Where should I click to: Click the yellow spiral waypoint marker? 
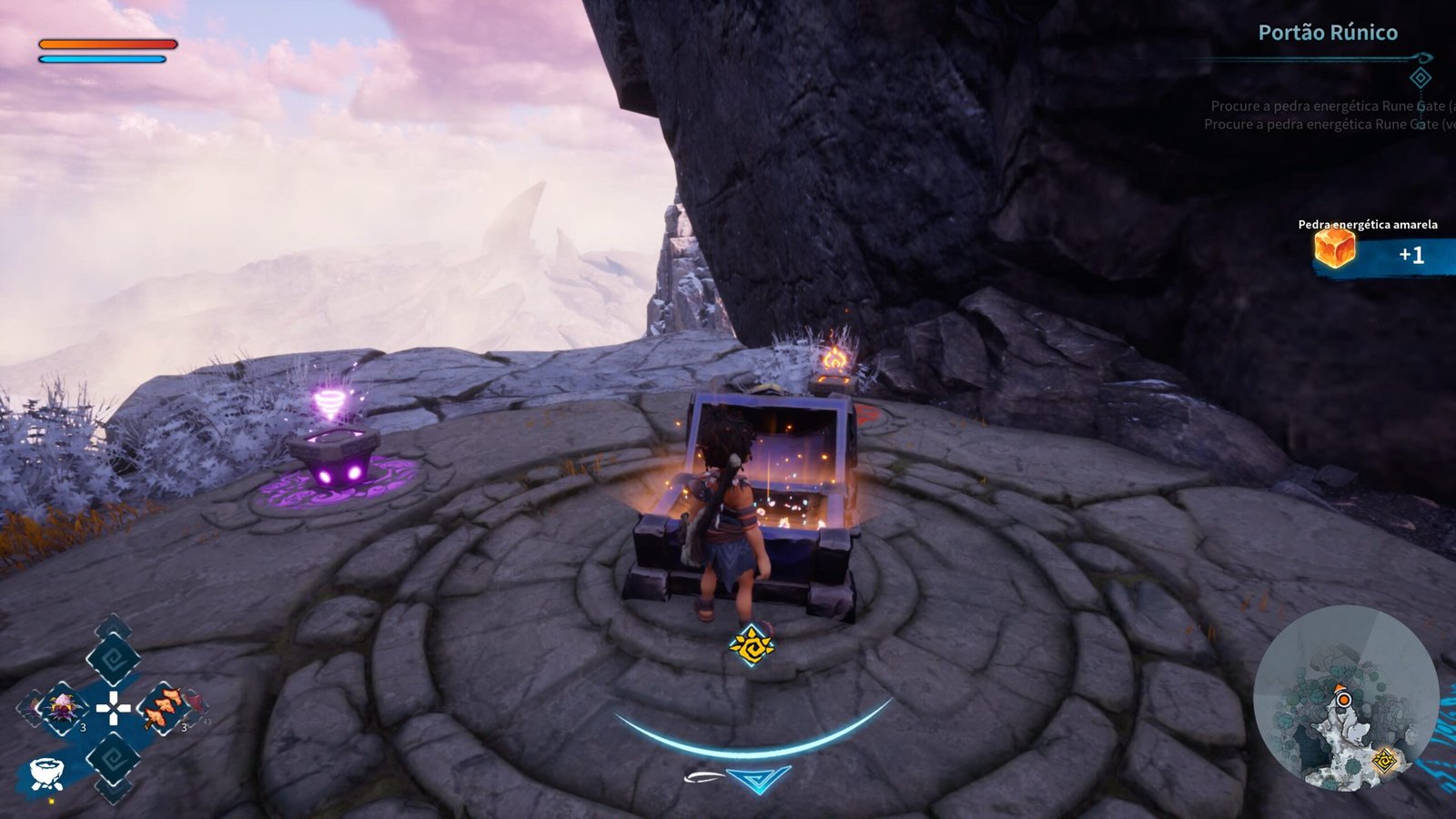[752, 645]
